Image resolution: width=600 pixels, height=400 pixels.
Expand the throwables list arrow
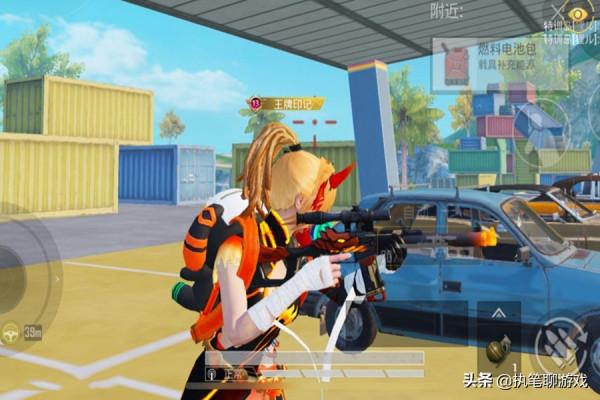pyautogui.click(x=498, y=315)
